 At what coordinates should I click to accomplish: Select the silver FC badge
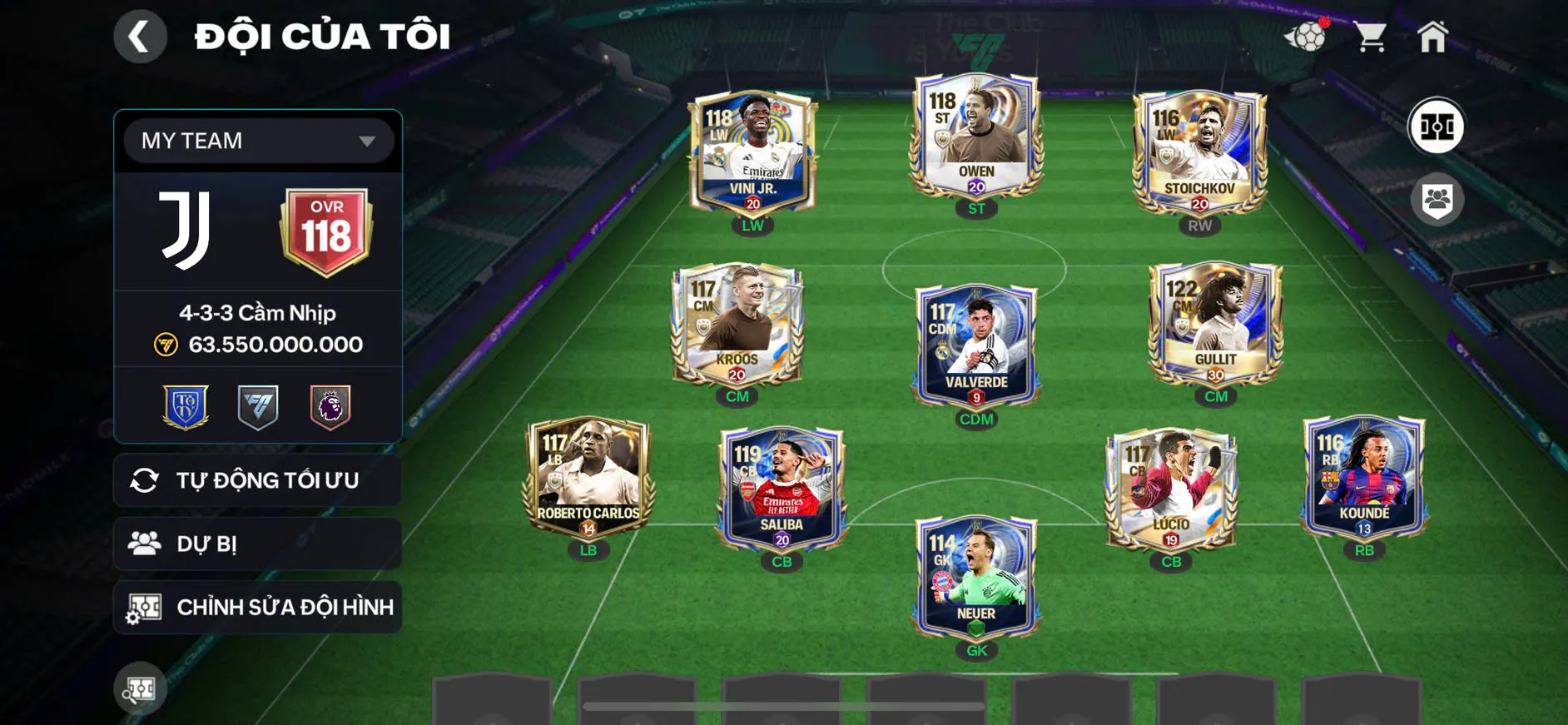(x=258, y=405)
